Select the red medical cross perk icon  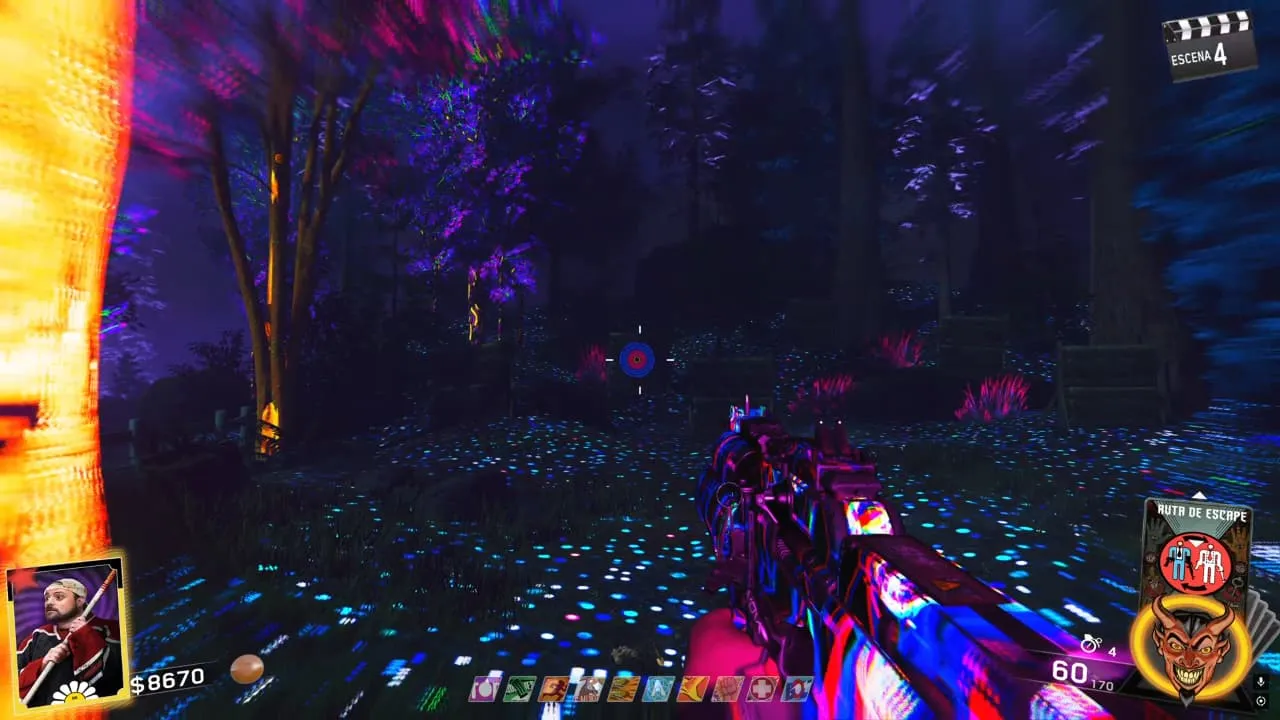763,688
